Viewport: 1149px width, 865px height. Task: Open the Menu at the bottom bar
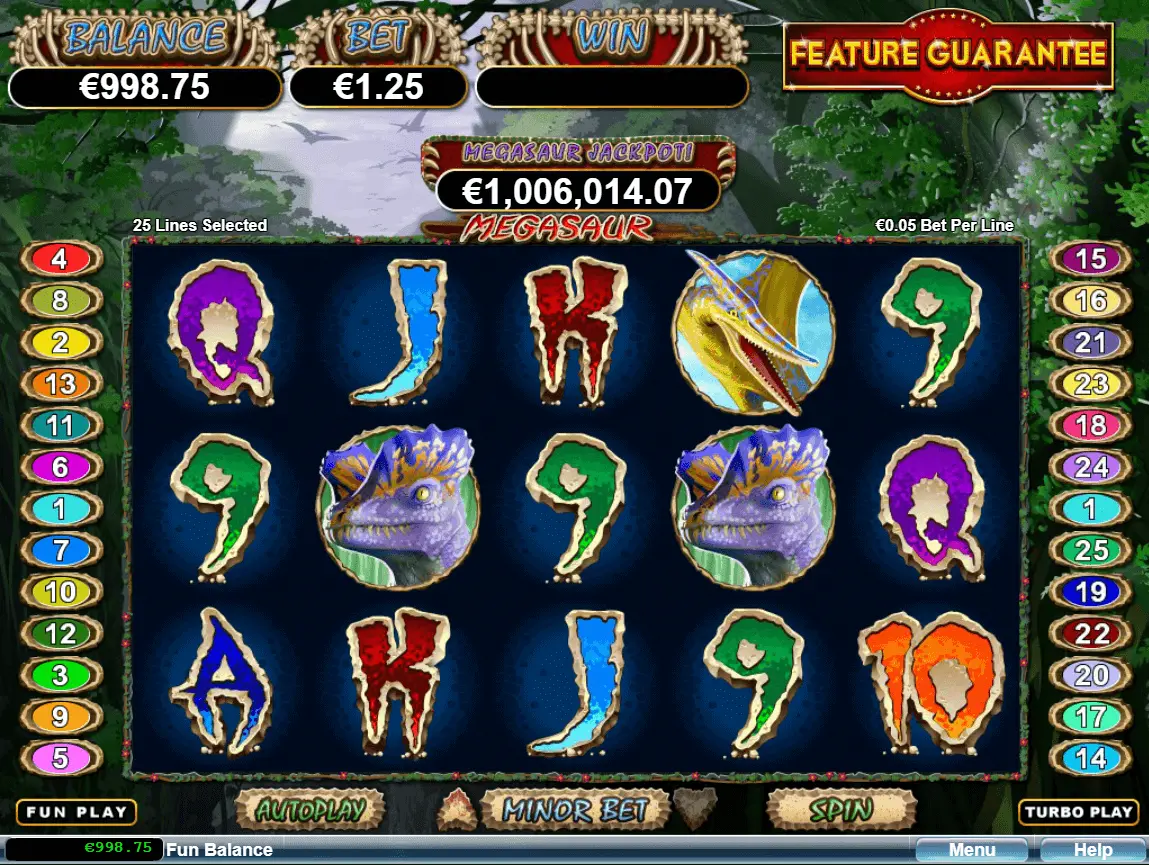[972, 851]
